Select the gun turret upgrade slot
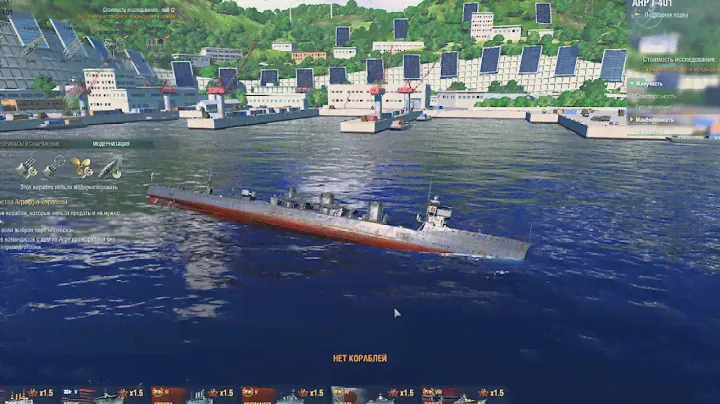This screenshot has width=720, height=404. tap(26, 167)
